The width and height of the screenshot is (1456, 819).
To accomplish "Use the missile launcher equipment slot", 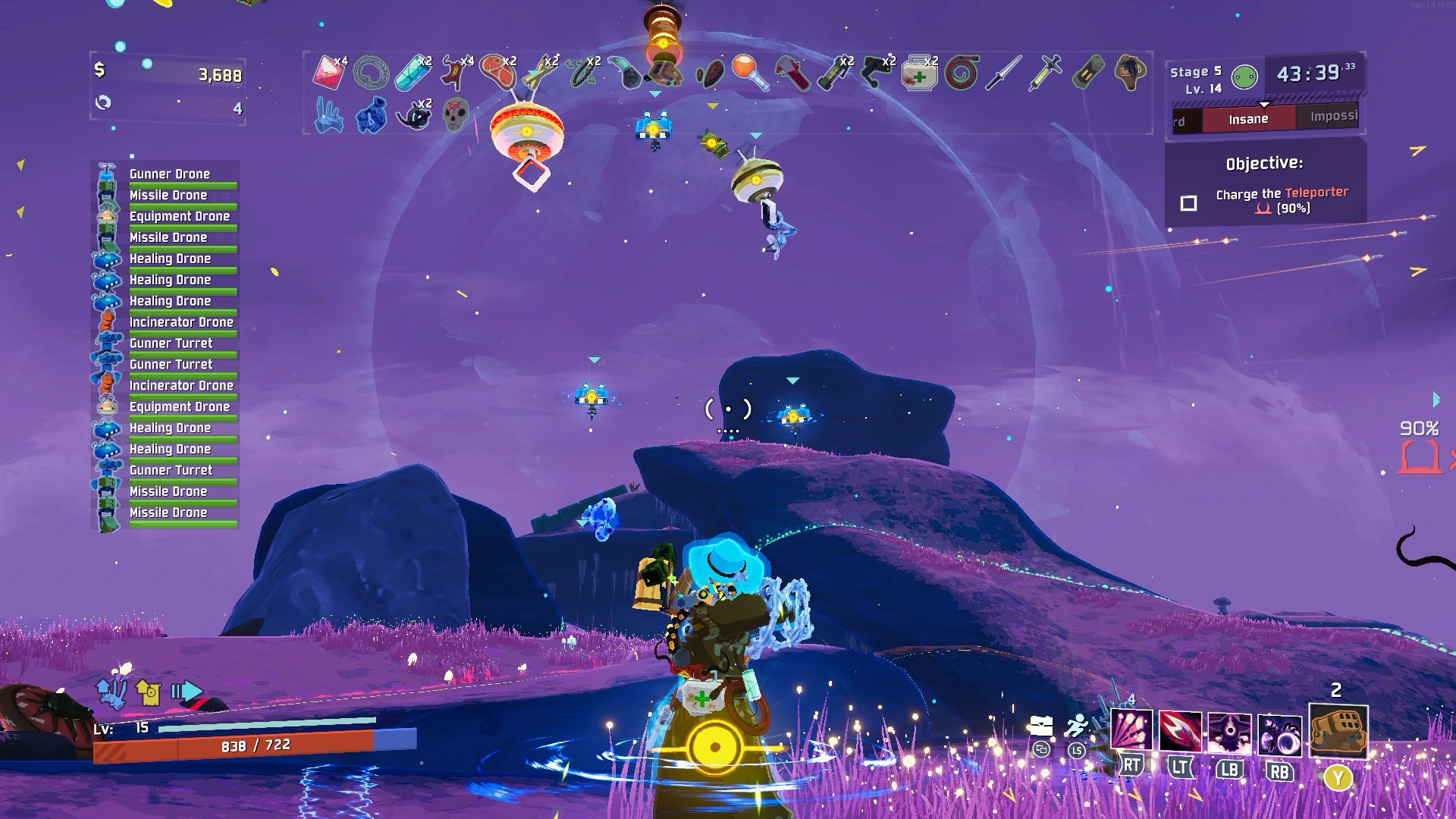I will (x=1338, y=732).
